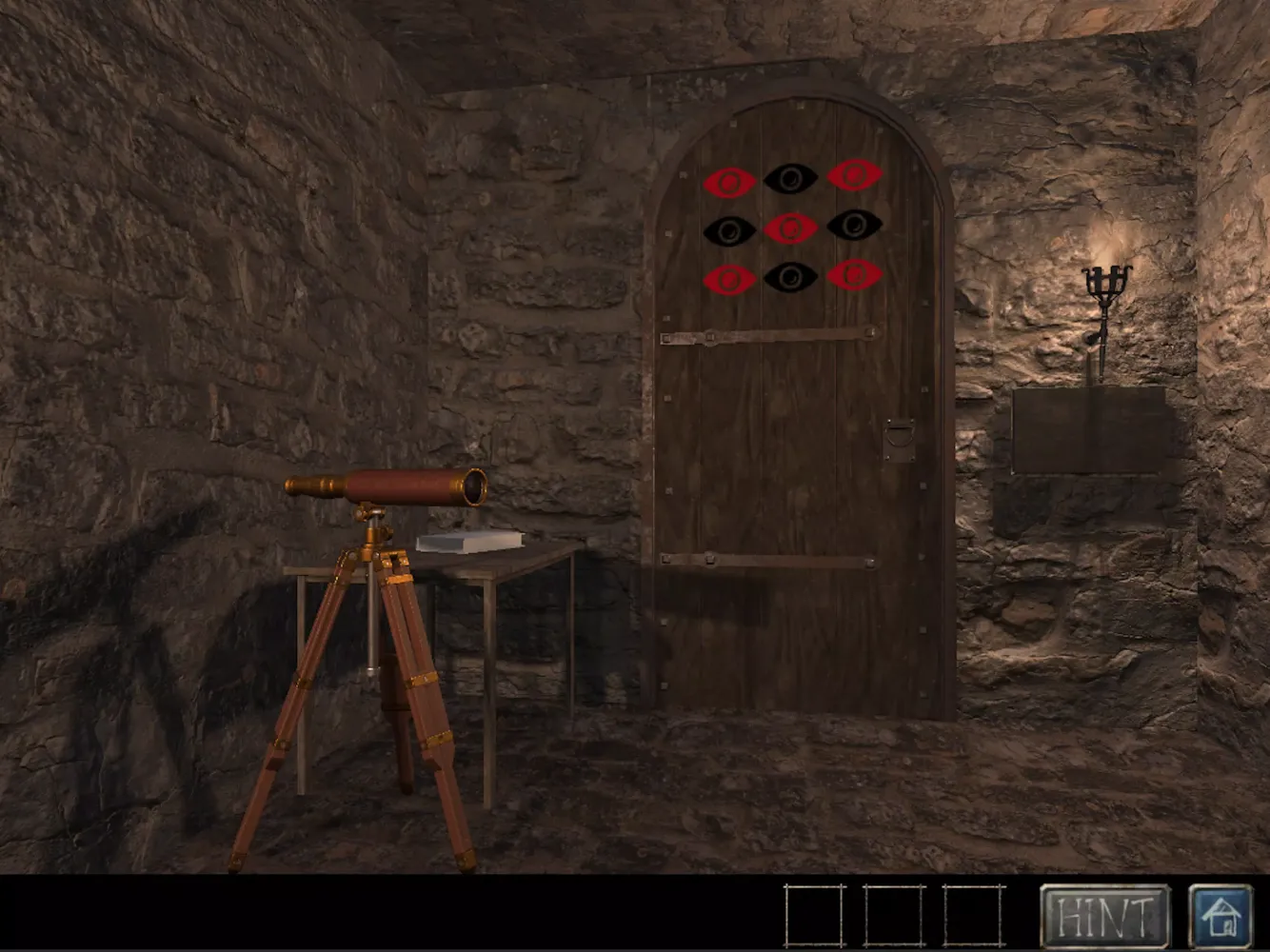Screen dimensions: 1270x952
Task: Select the third inventory slot
Action: pos(971,916)
